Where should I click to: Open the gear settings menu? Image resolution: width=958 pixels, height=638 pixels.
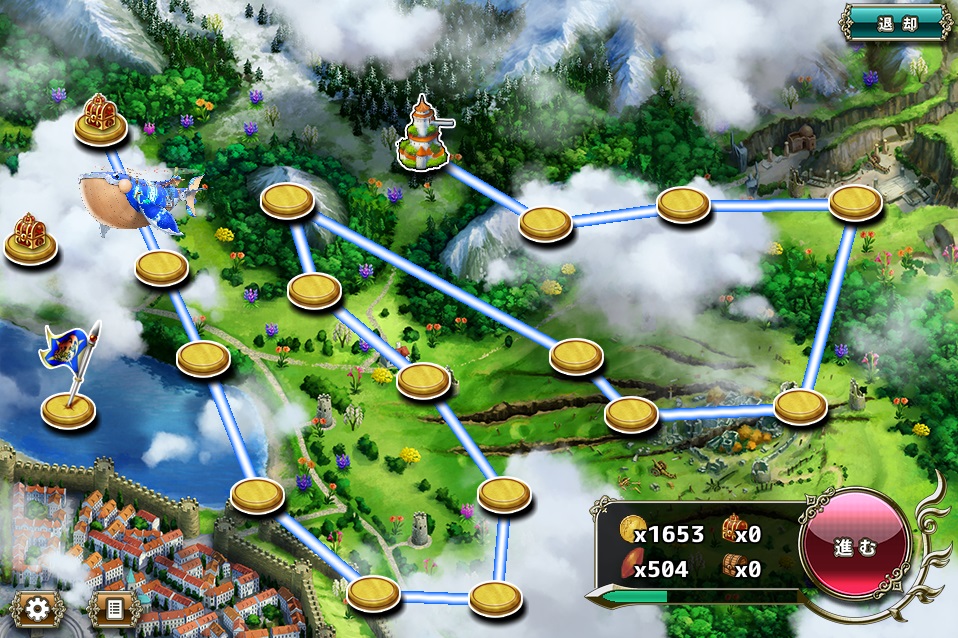pos(37,608)
